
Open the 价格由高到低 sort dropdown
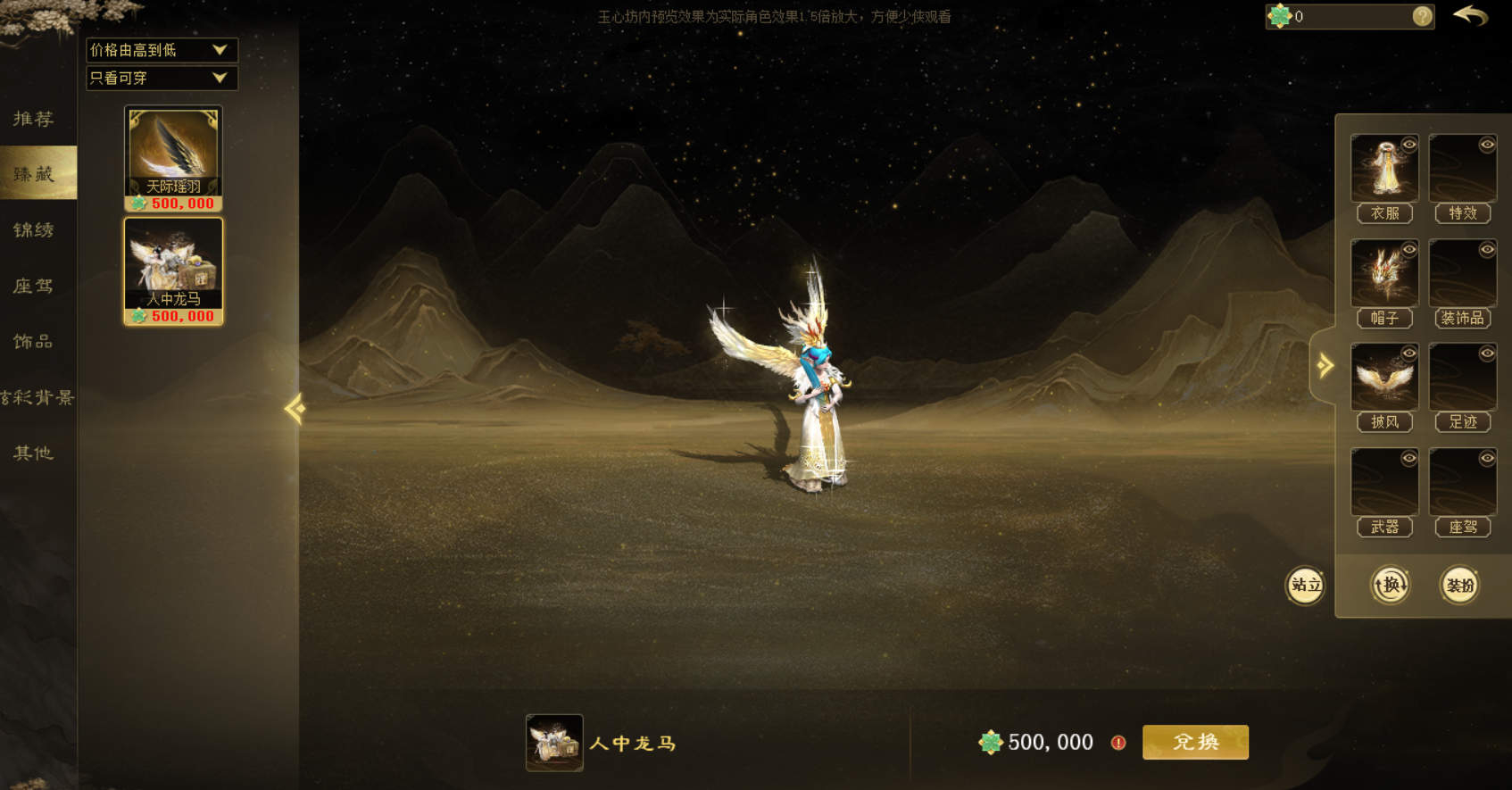coord(162,50)
